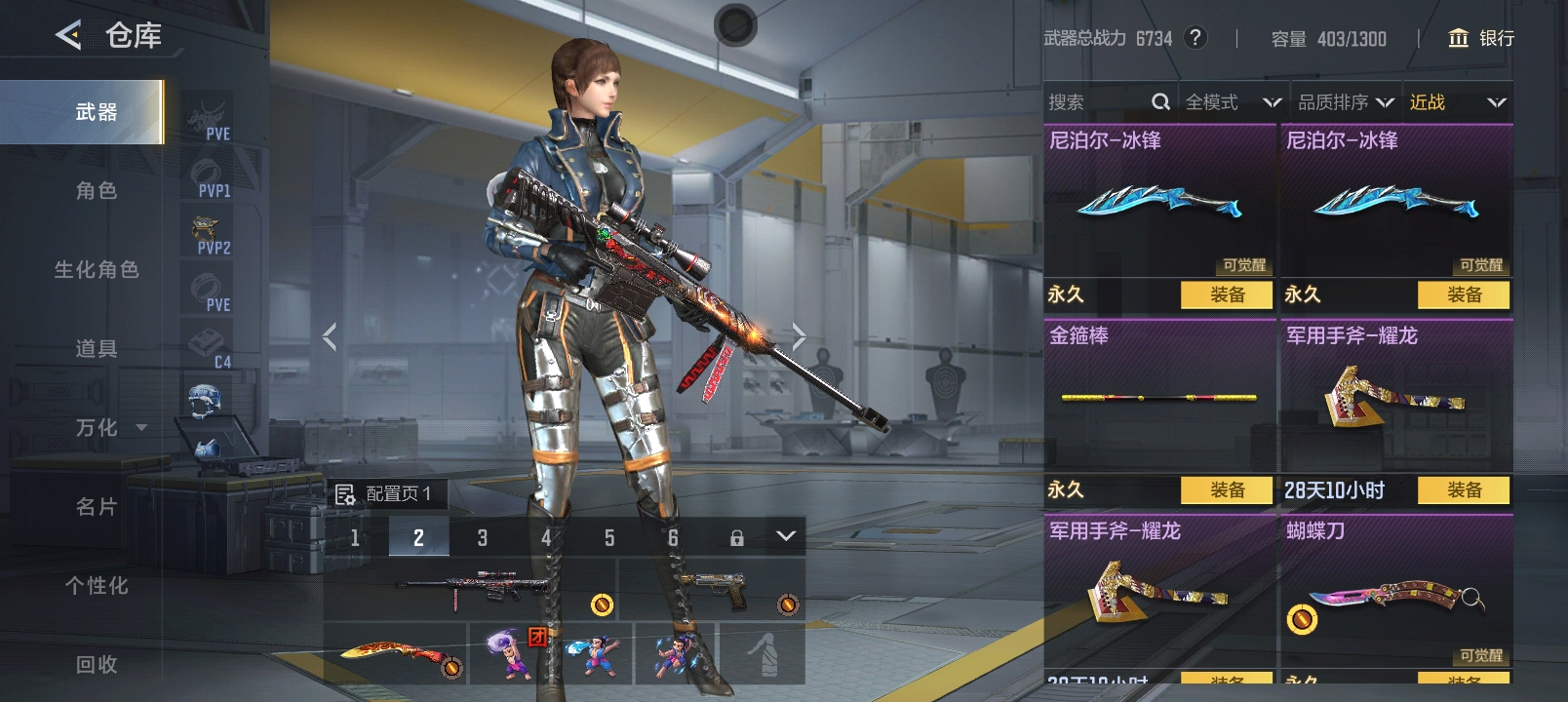Open the 生化角色 category
1568x702 pixels.
pyautogui.click(x=96, y=270)
